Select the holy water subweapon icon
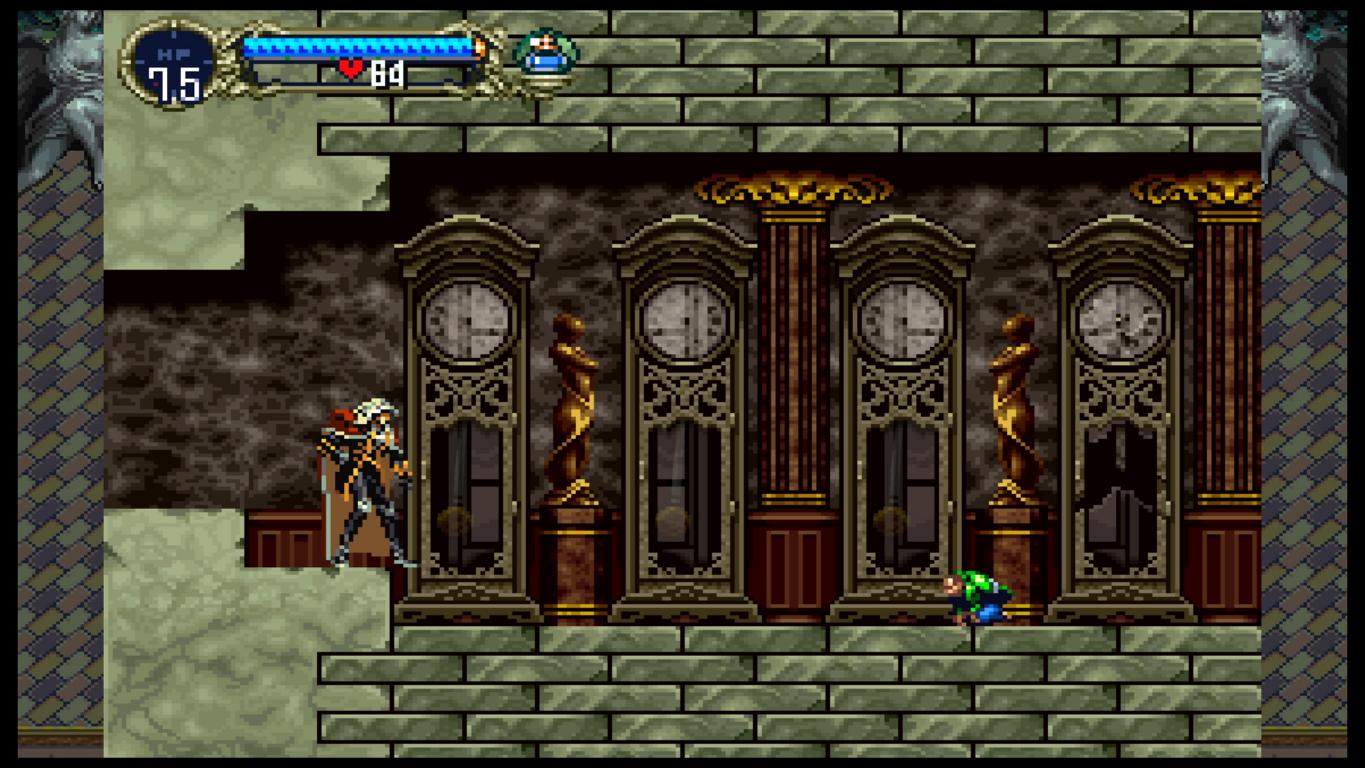Viewport: 1365px width, 768px height. 545,54
